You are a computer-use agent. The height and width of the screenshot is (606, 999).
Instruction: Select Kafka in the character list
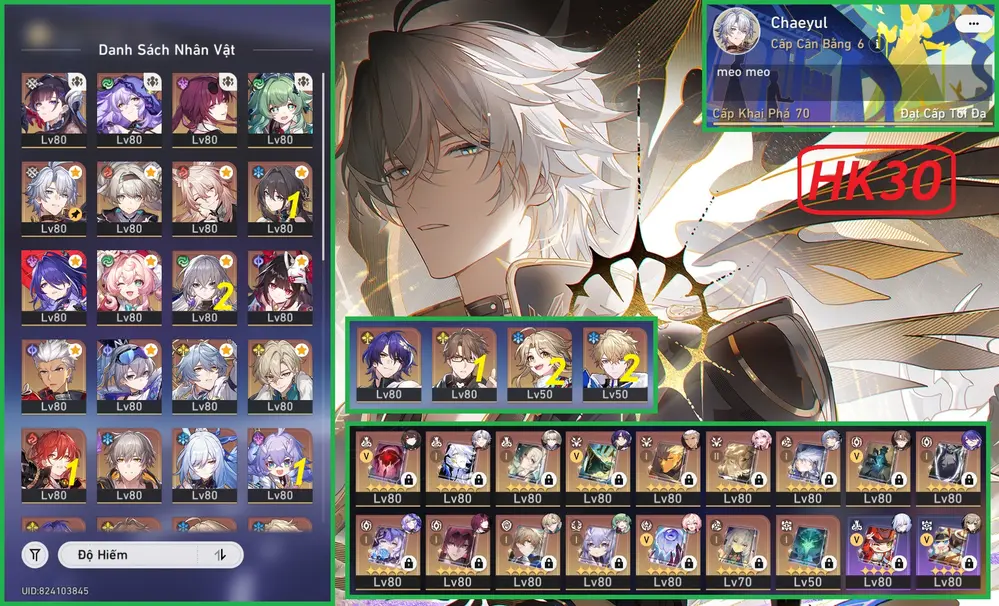pyautogui.click(x=204, y=103)
